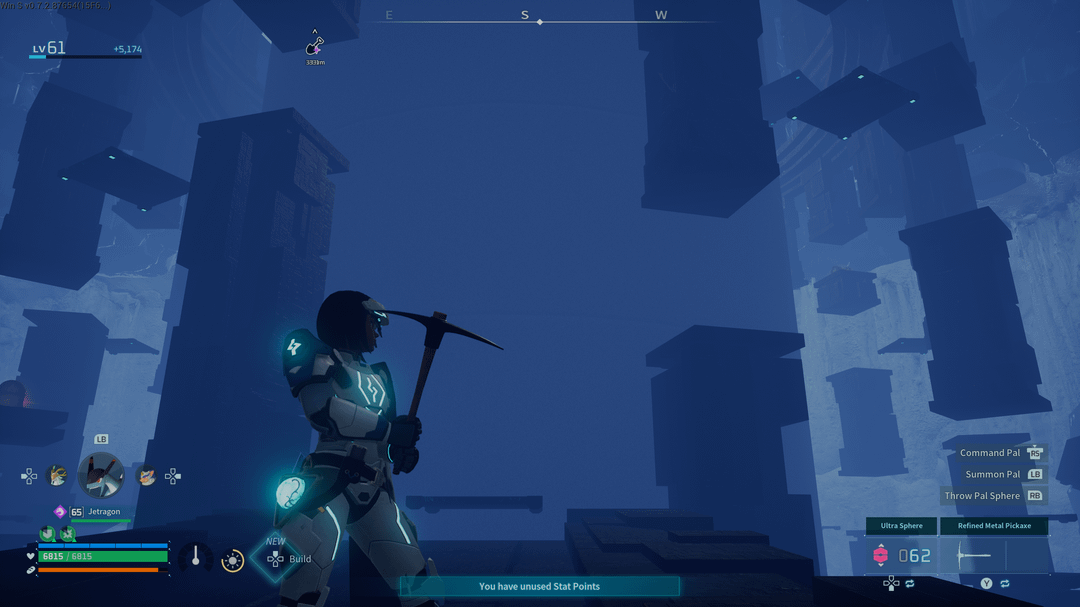Select the Jetragon pal portrait

[101, 475]
